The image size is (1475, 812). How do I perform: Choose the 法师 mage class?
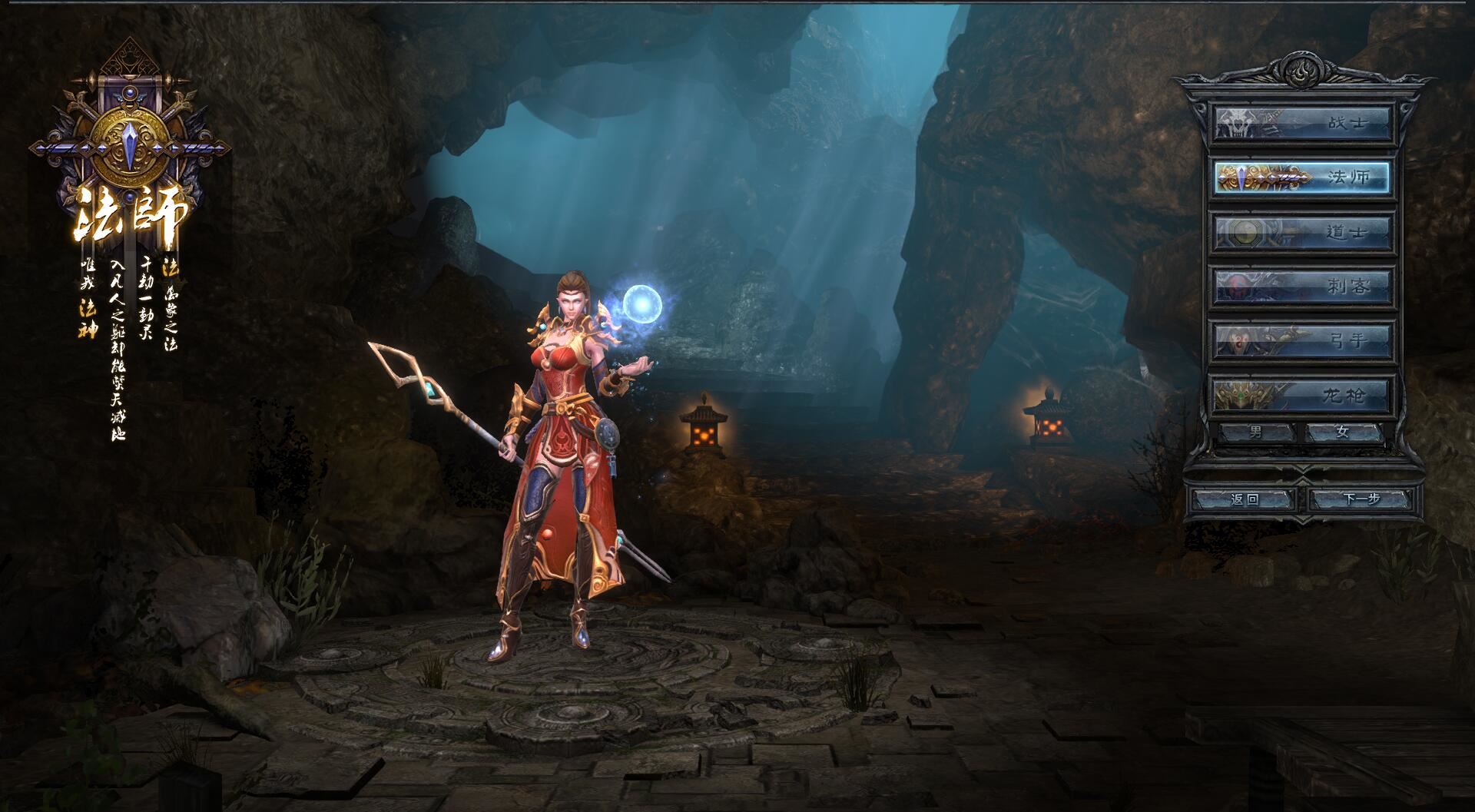point(1302,177)
